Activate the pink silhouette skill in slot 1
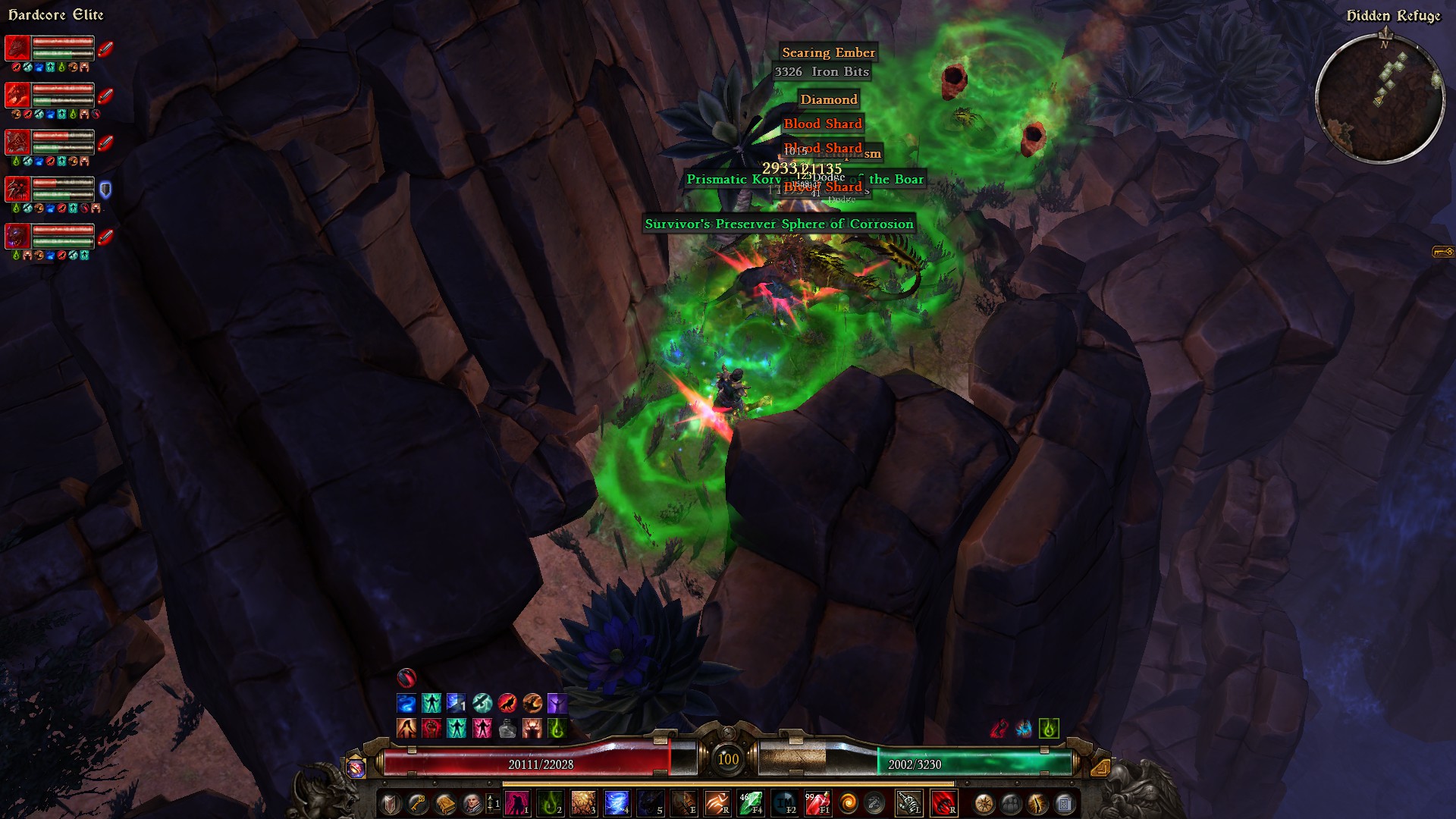This screenshot has height=819, width=1456. tap(517, 802)
